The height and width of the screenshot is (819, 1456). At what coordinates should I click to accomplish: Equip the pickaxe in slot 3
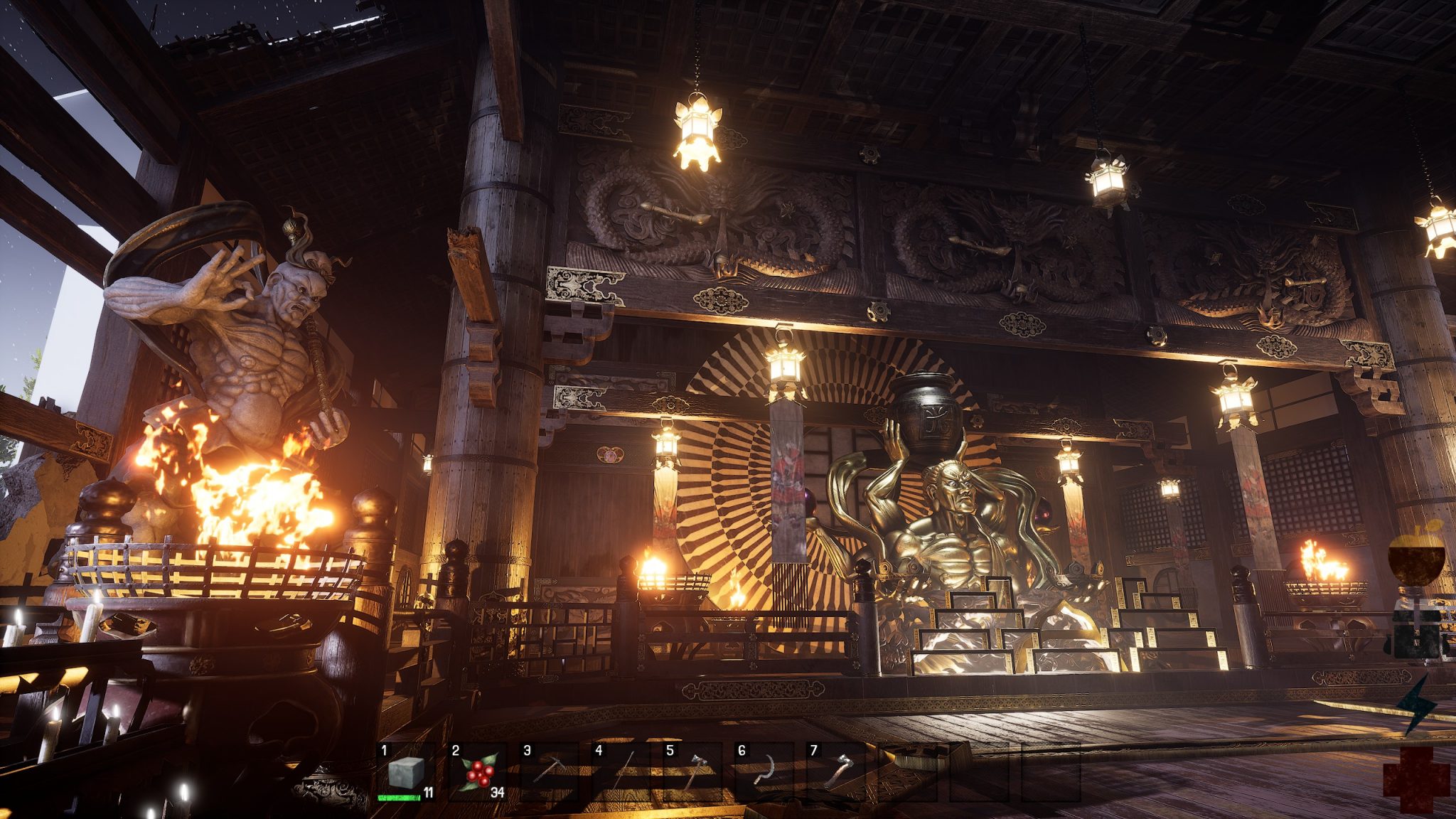549,772
